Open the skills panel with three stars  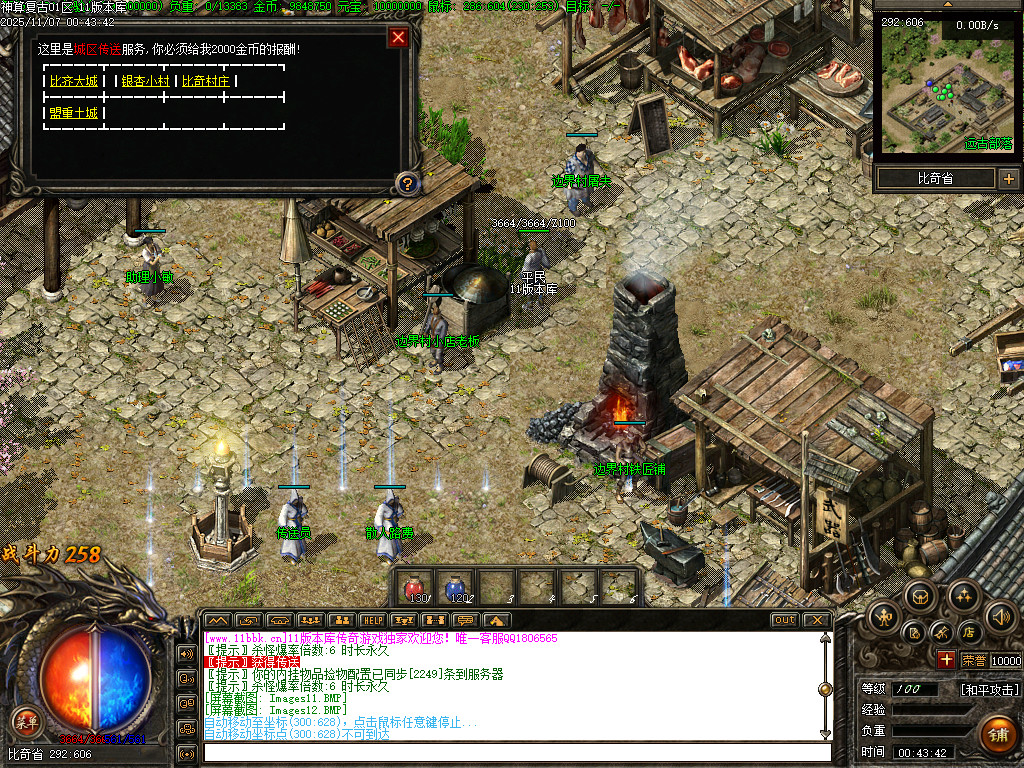click(x=963, y=597)
